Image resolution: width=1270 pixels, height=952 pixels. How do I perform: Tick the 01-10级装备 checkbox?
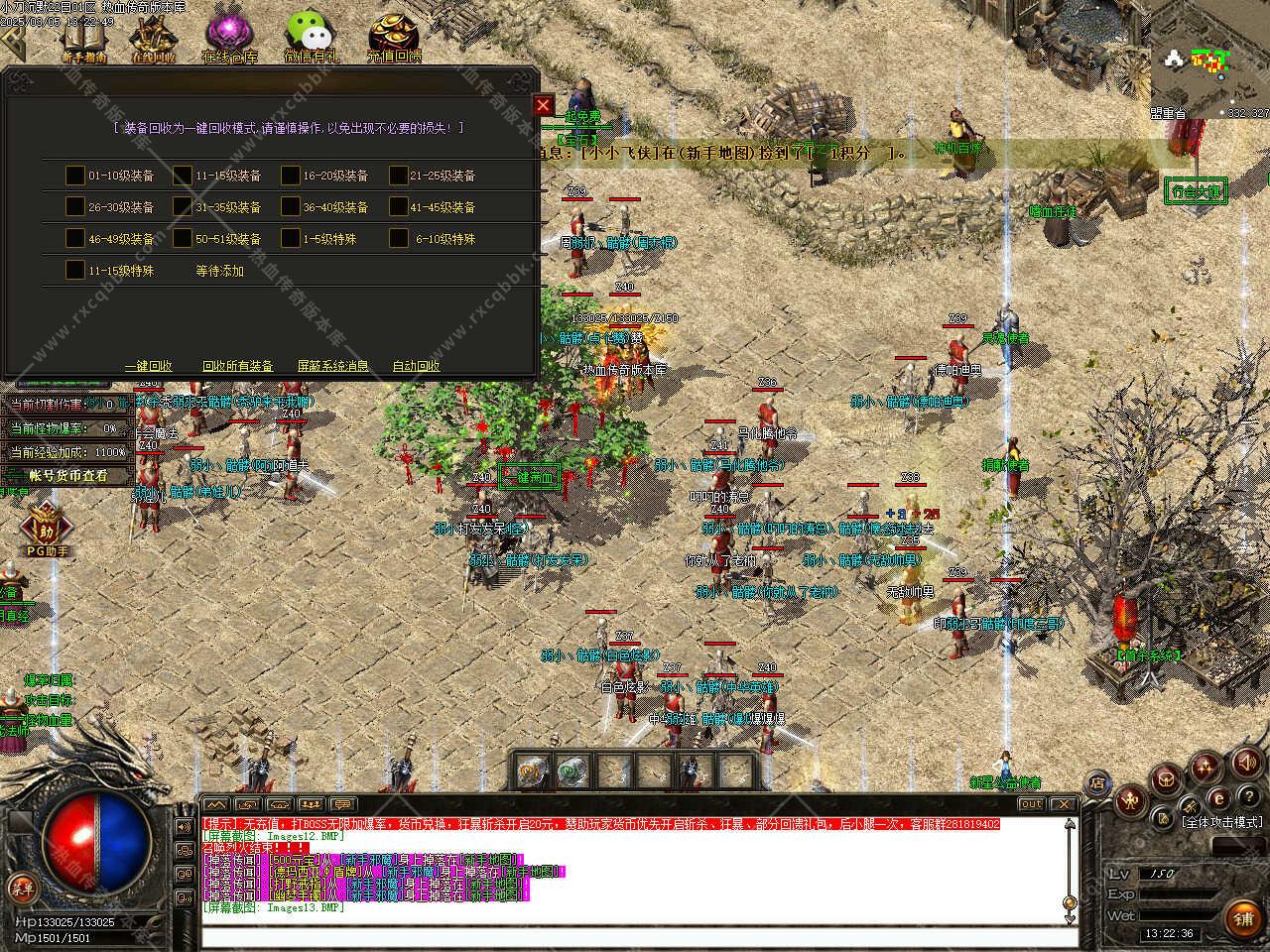pos(75,176)
